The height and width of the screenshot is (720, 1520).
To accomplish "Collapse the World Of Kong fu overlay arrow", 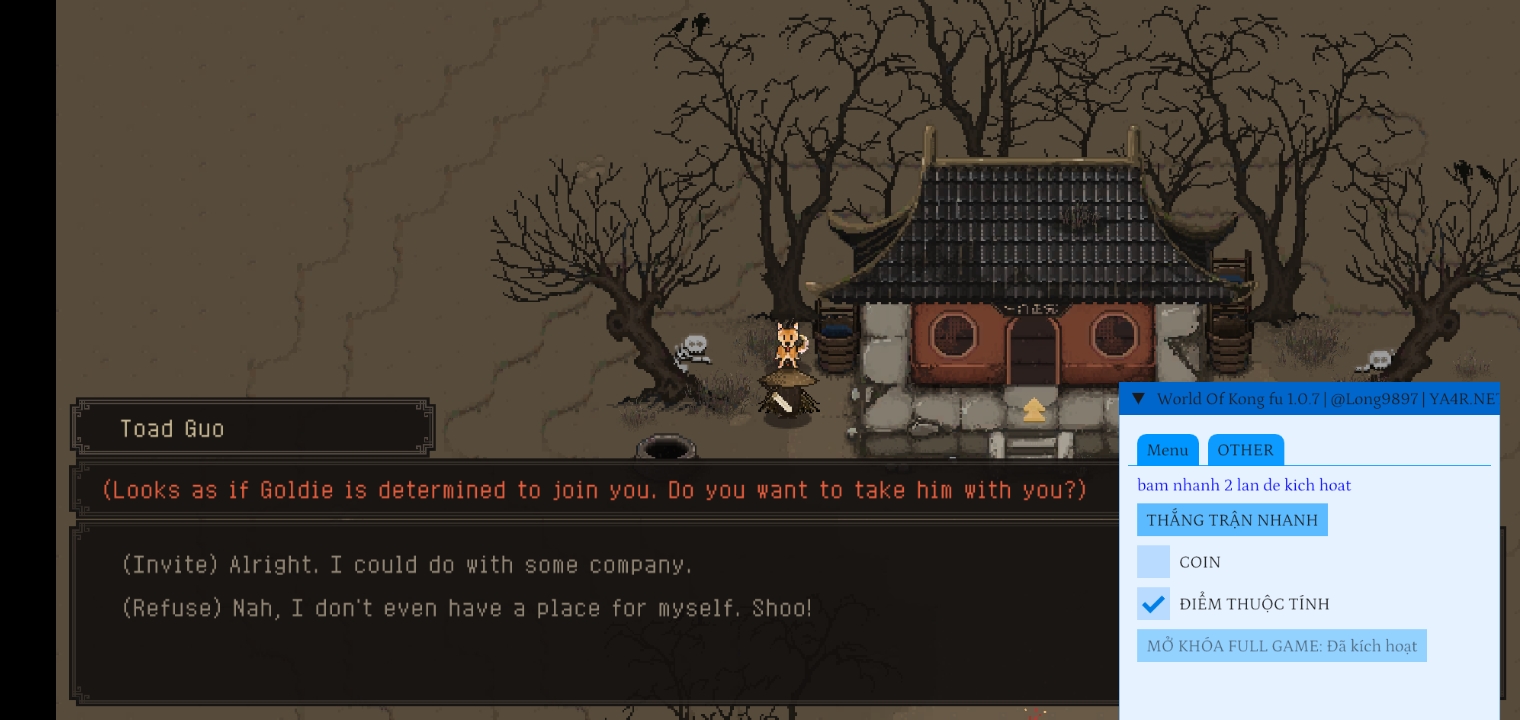I will coord(1138,399).
